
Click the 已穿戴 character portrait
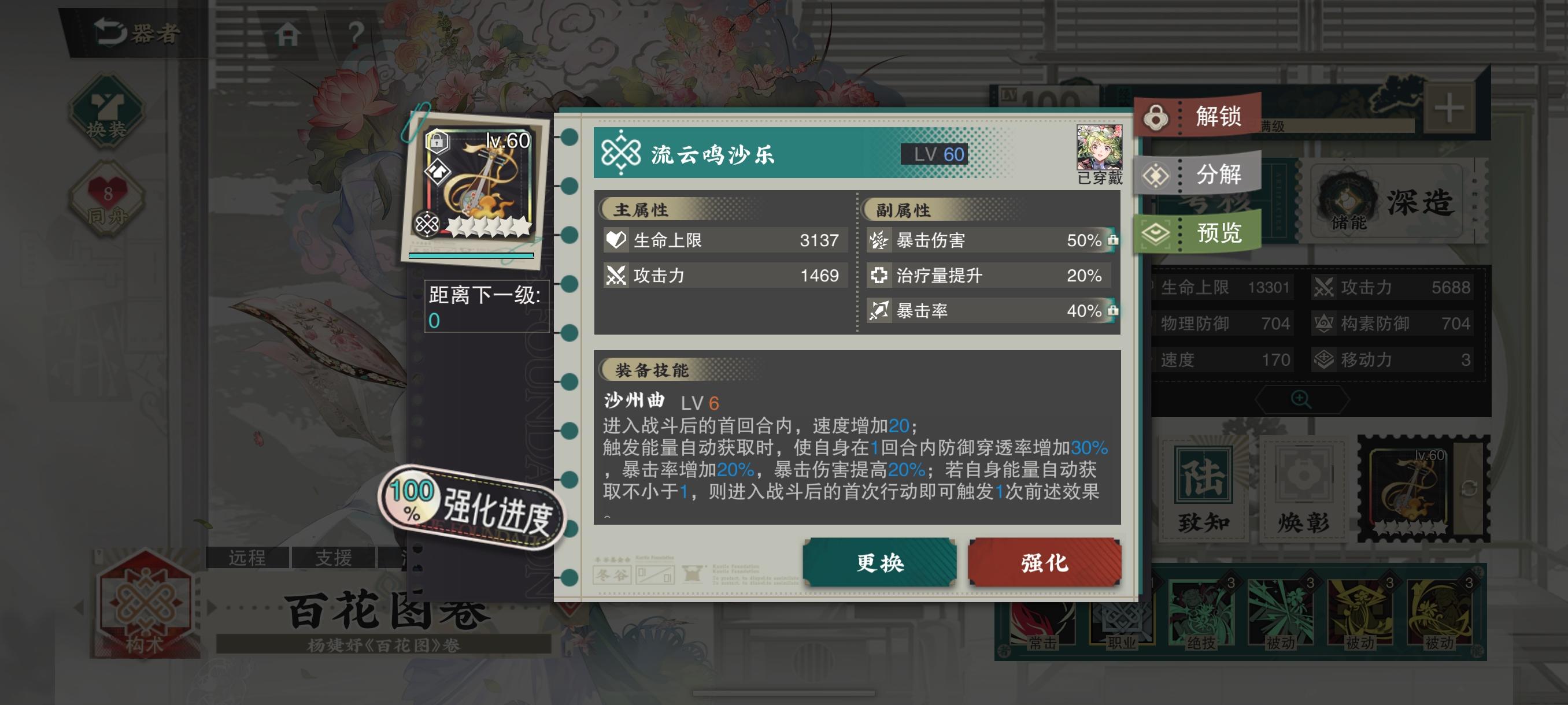[x=1099, y=146]
